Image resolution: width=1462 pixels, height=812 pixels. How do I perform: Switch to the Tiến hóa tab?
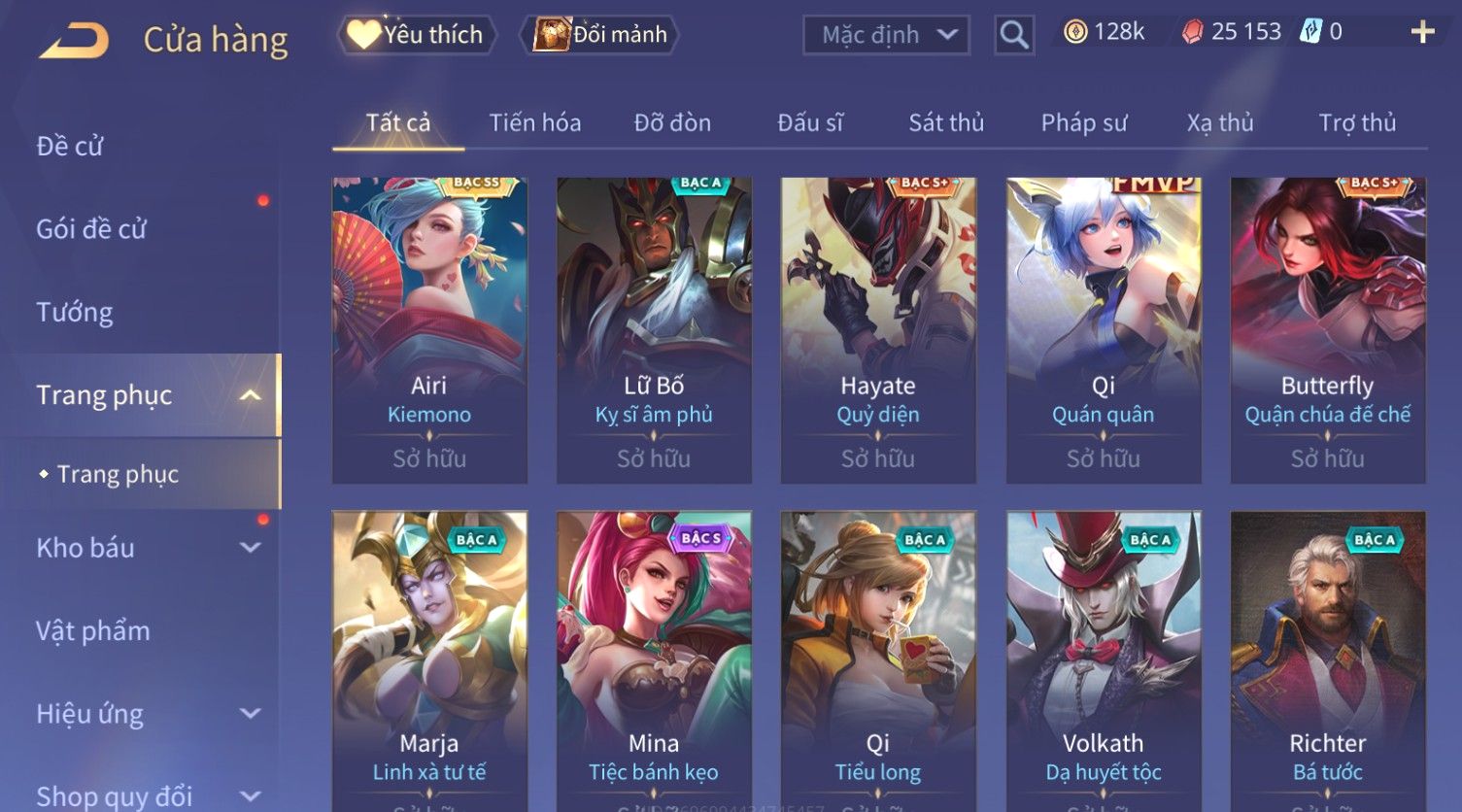534,123
